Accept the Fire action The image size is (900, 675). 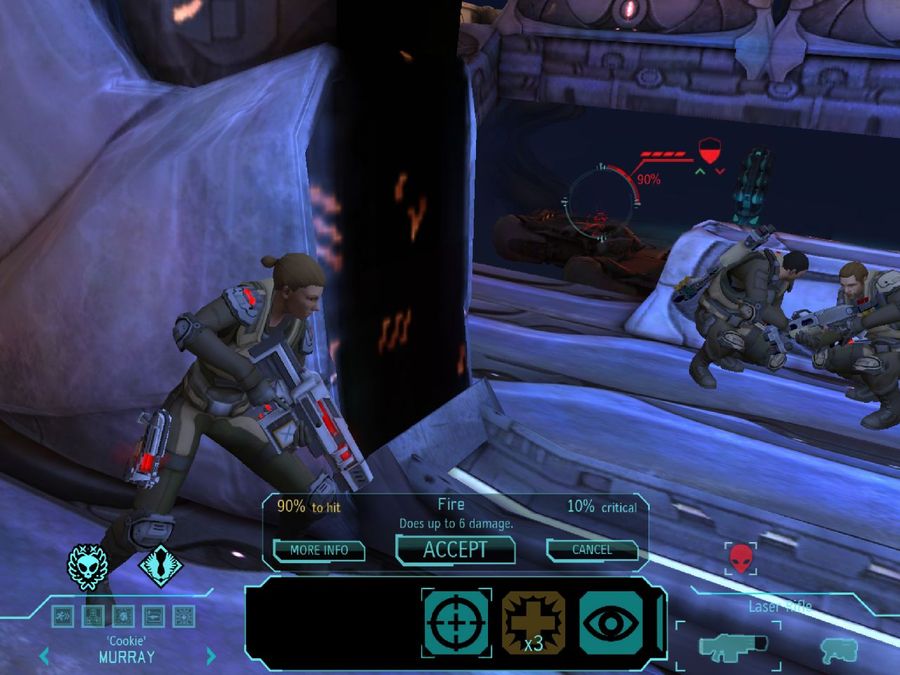click(x=455, y=549)
